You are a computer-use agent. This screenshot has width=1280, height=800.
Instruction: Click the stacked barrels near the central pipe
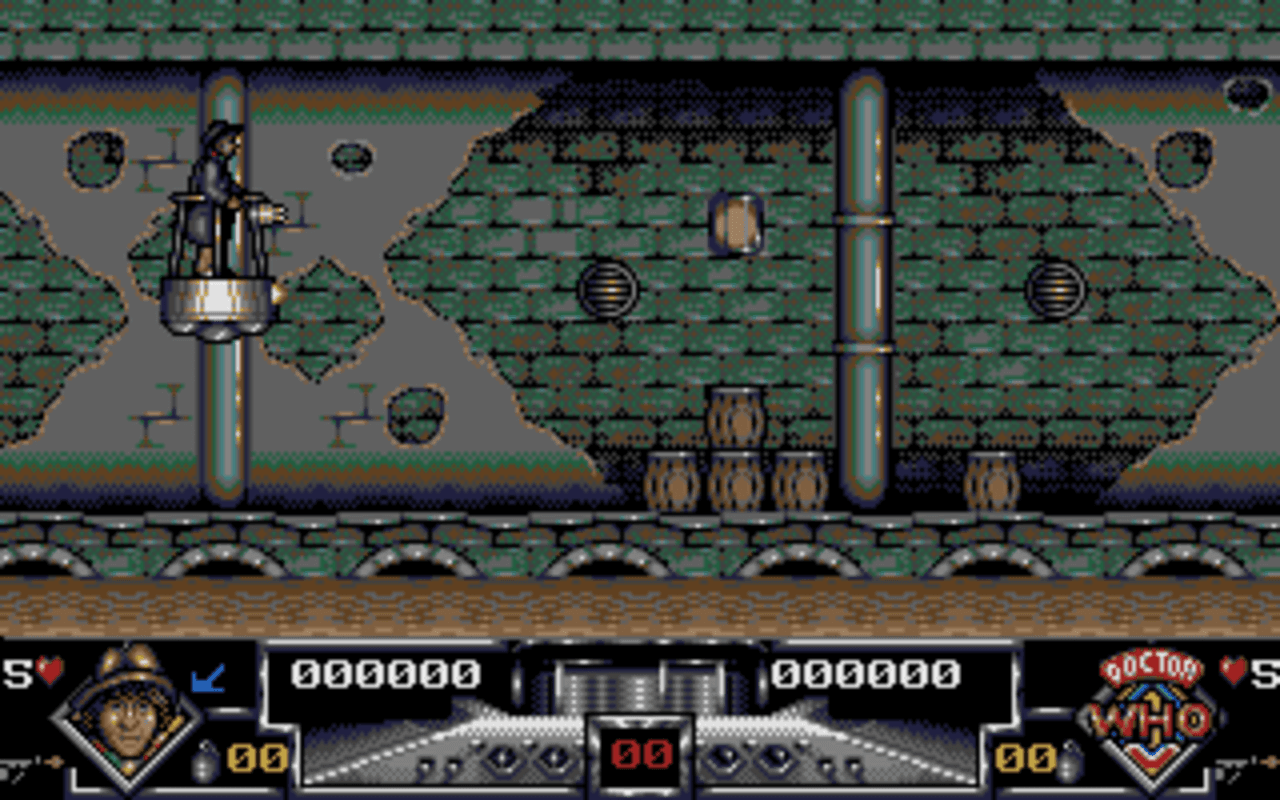(x=735, y=450)
